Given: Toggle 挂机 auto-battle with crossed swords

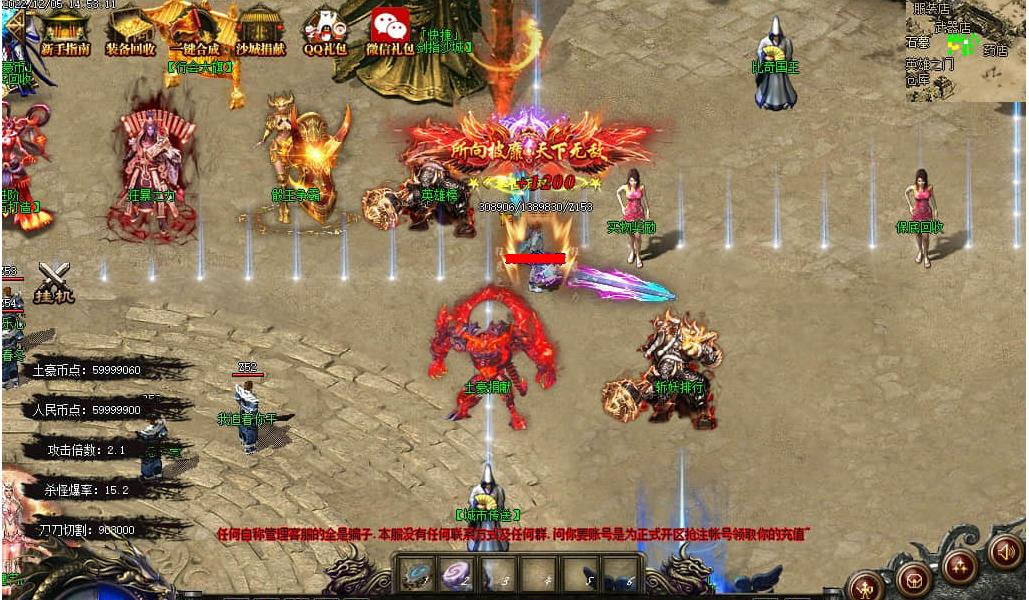Looking at the screenshot, I should (52, 281).
